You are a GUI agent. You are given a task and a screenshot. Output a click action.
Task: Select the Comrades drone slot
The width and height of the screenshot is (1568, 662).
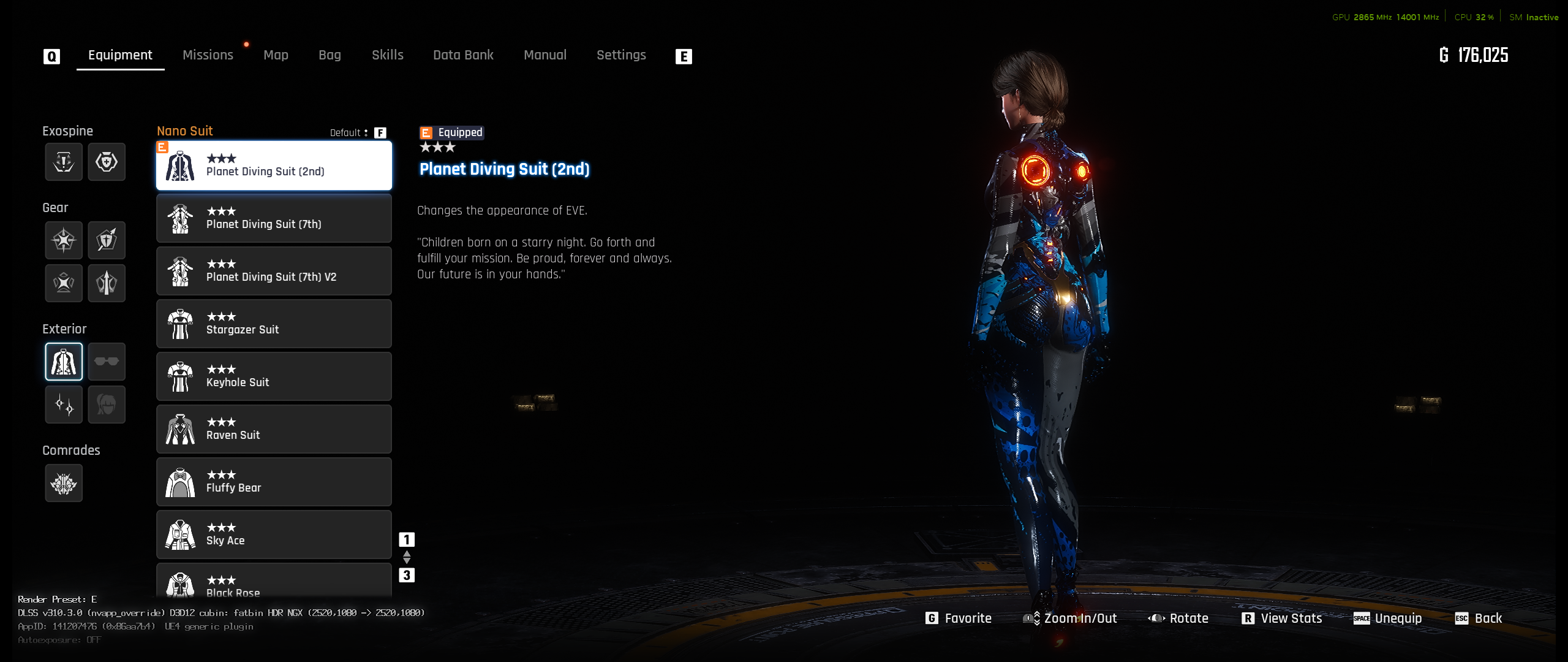pyautogui.click(x=64, y=484)
